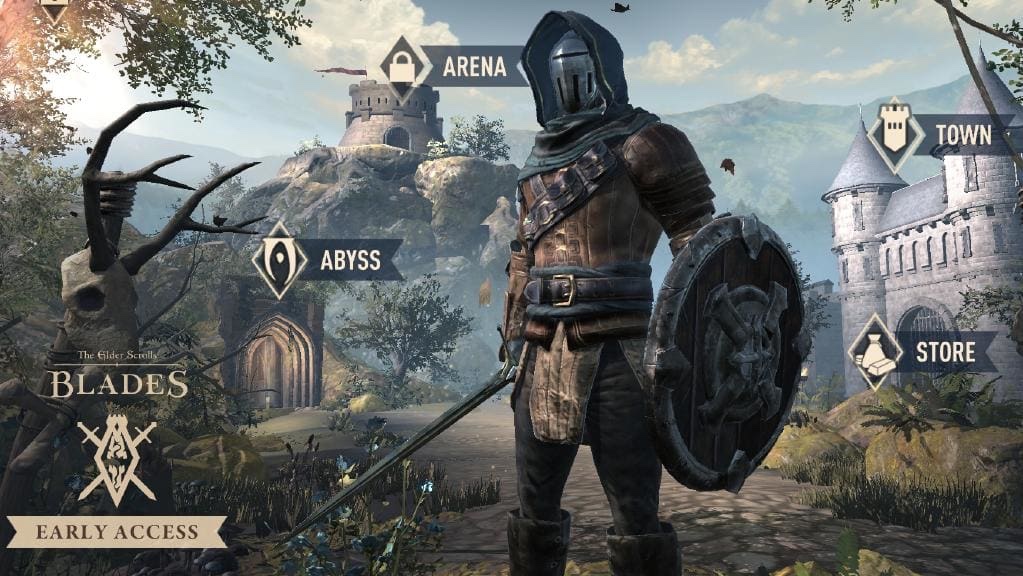This screenshot has width=1023, height=576.
Task: Go to the Town
Action: click(x=938, y=133)
